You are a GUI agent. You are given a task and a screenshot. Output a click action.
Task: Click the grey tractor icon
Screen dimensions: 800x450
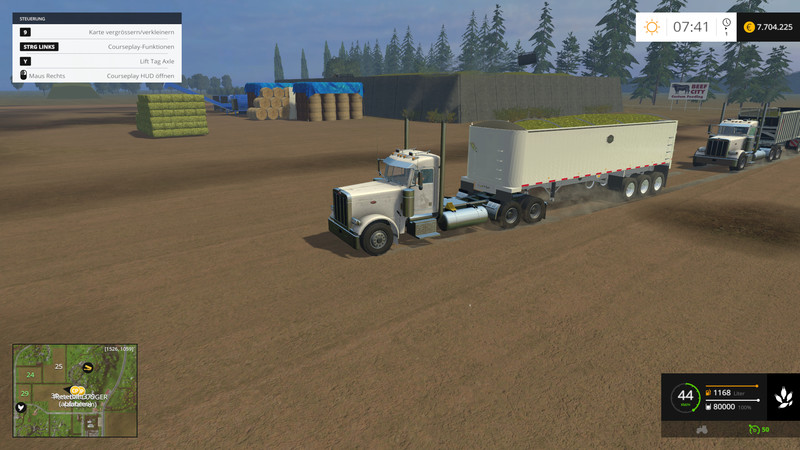702,429
